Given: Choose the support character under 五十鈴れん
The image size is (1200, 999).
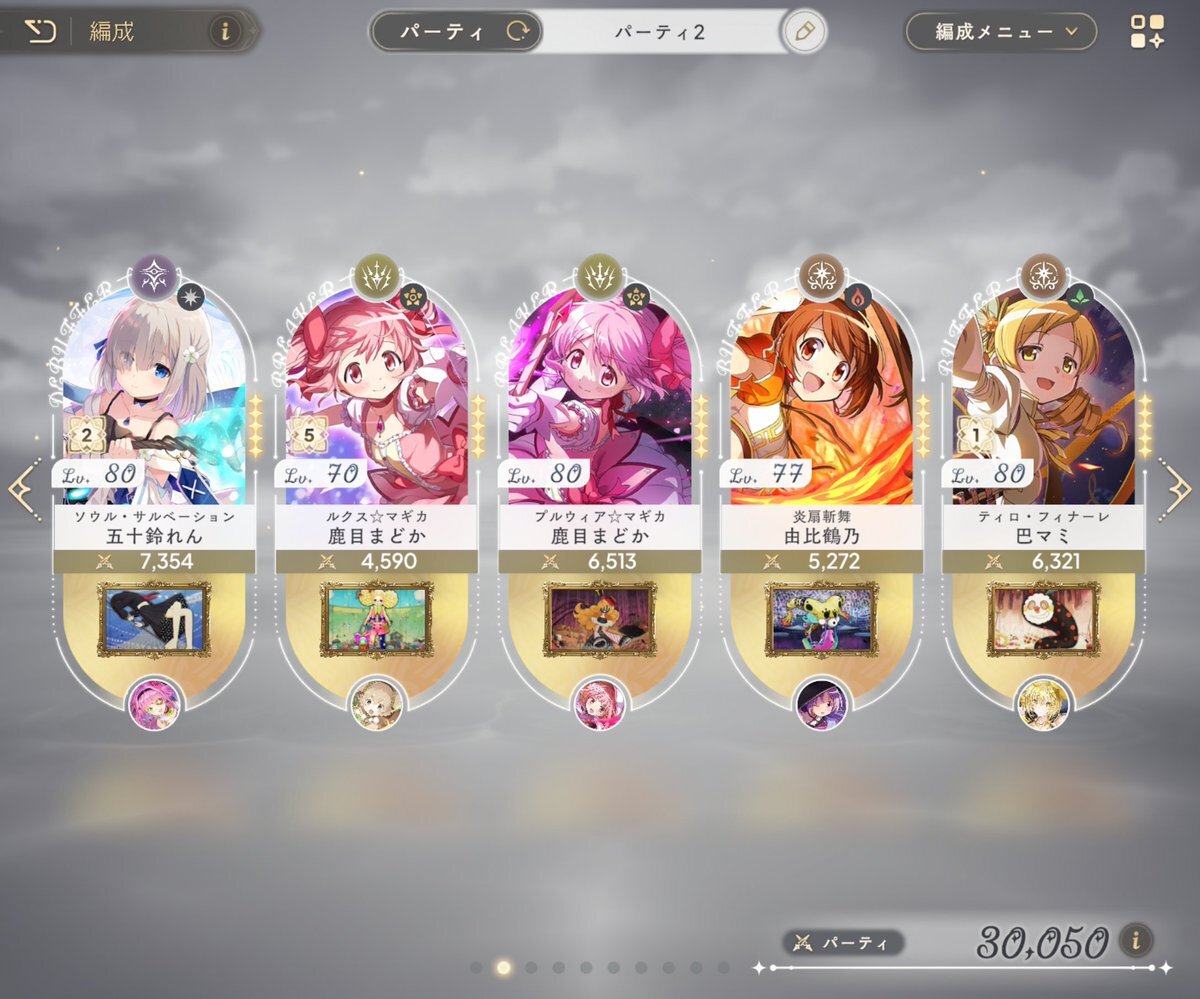Looking at the screenshot, I should (155, 704).
